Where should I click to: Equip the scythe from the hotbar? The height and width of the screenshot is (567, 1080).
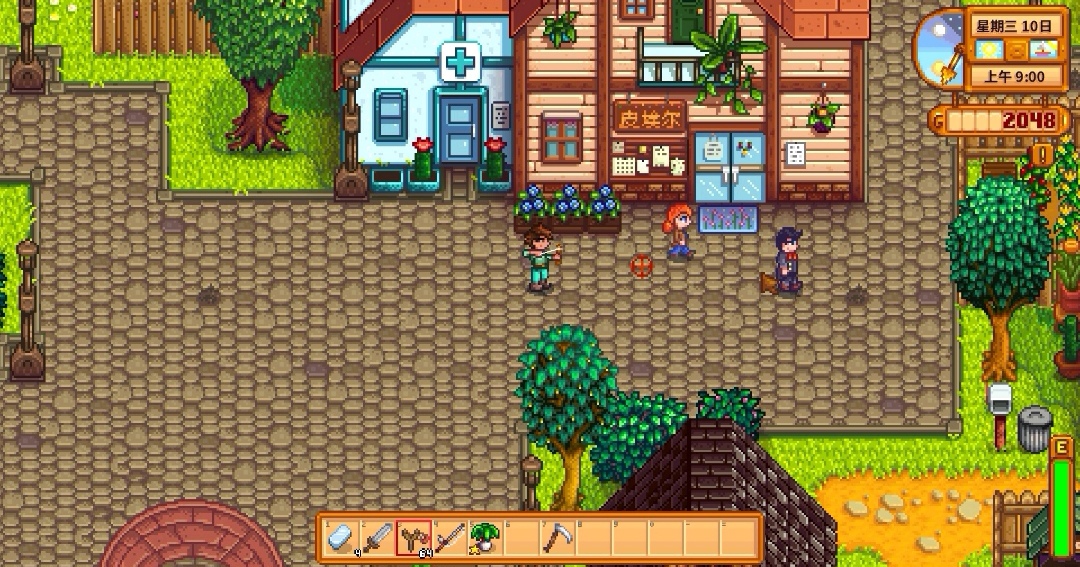[558, 537]
